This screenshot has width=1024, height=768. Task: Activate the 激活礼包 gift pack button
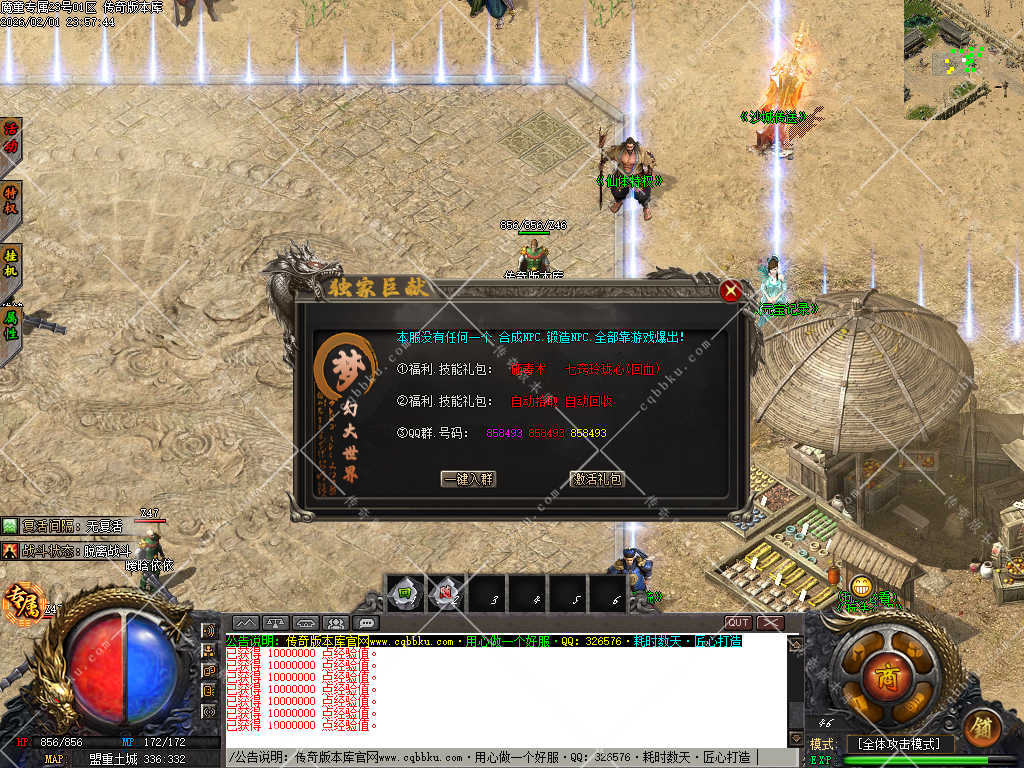597,479
